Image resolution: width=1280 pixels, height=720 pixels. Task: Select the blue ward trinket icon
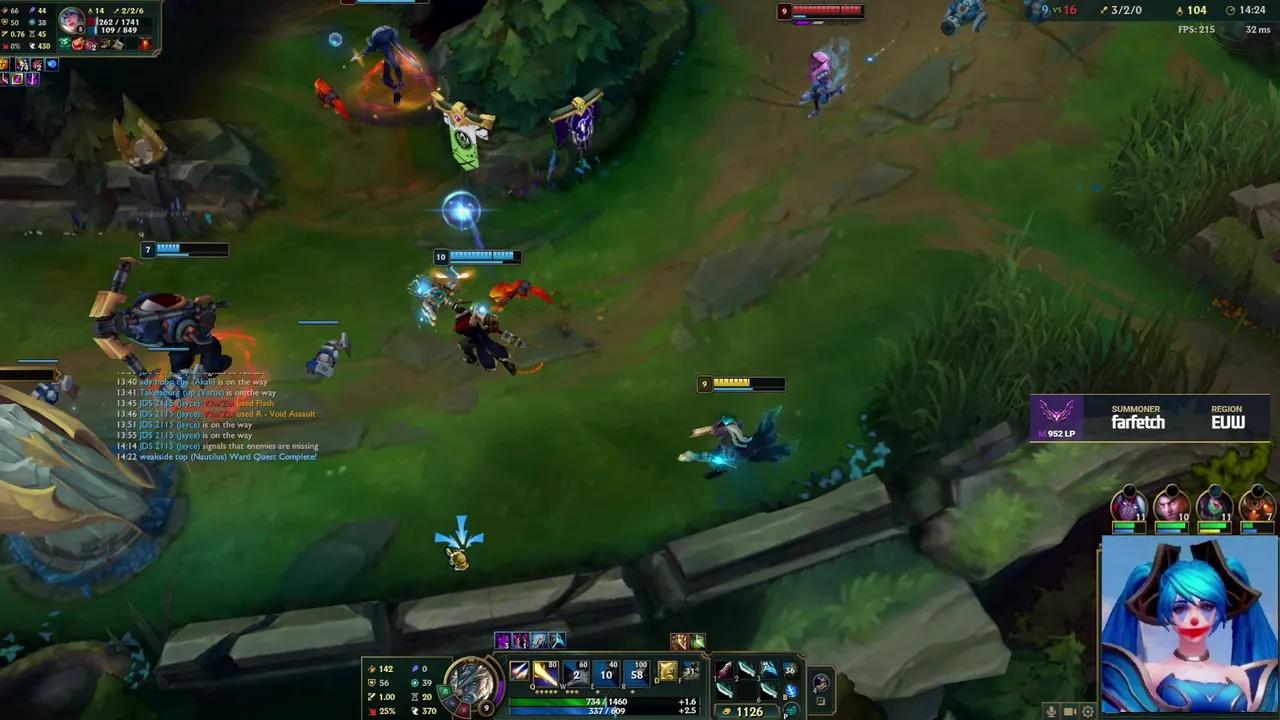pos(791,691)
